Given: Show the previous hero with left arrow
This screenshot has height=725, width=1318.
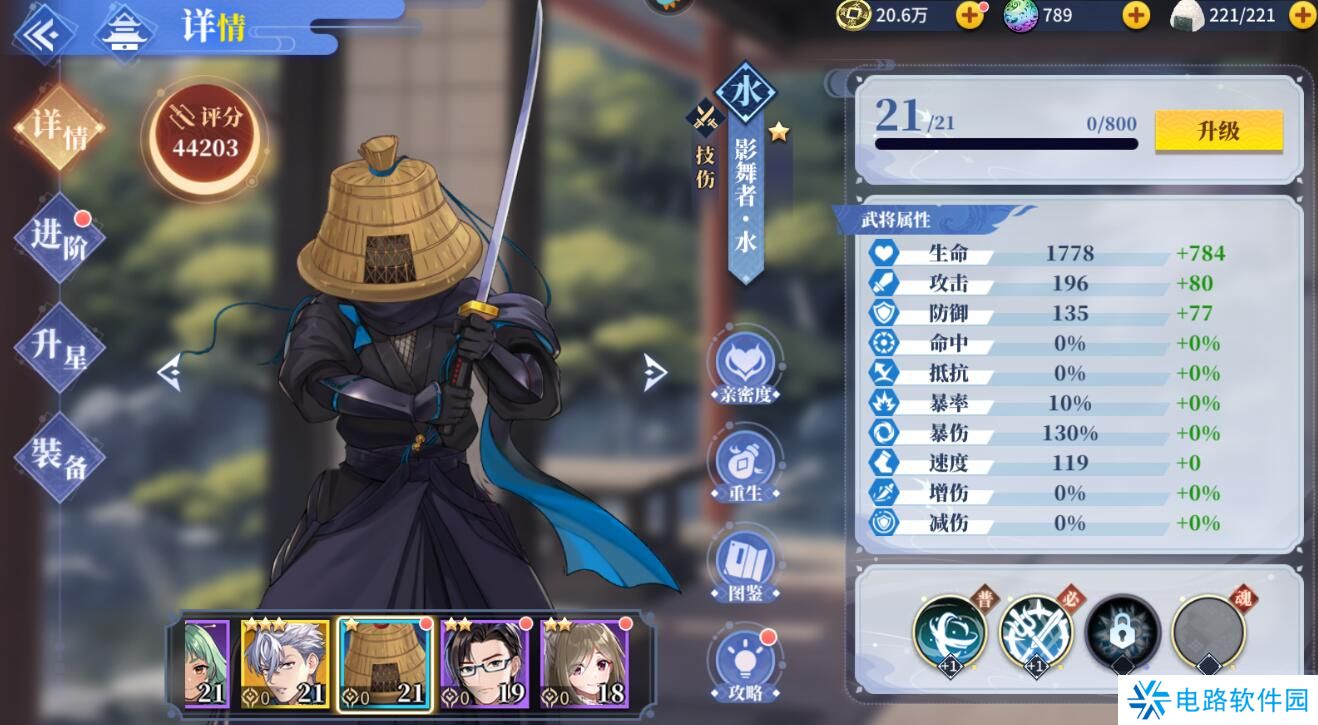Looking at the screenshot, I should (x=169, y=373).
